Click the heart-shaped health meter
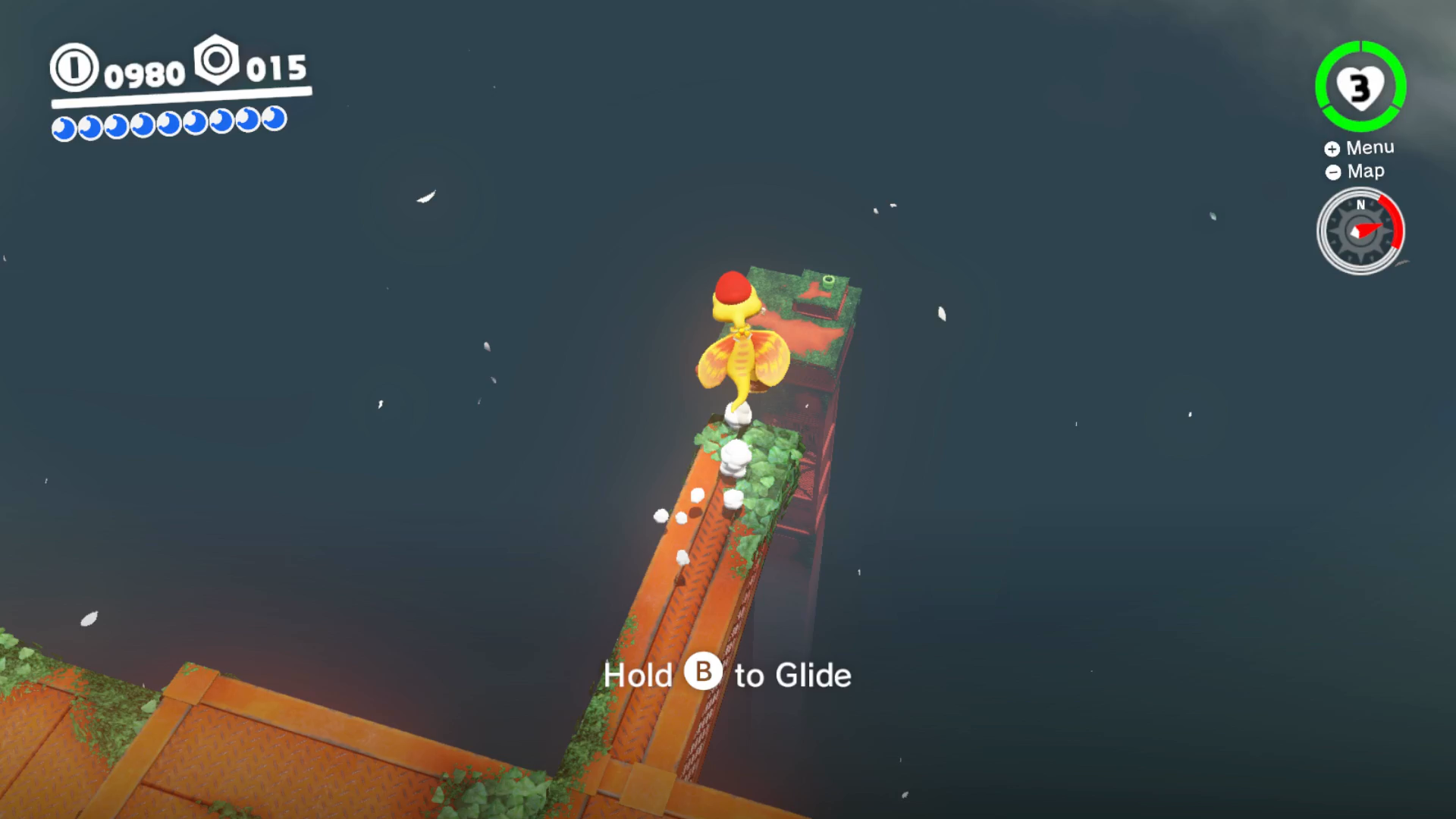 1360,87
